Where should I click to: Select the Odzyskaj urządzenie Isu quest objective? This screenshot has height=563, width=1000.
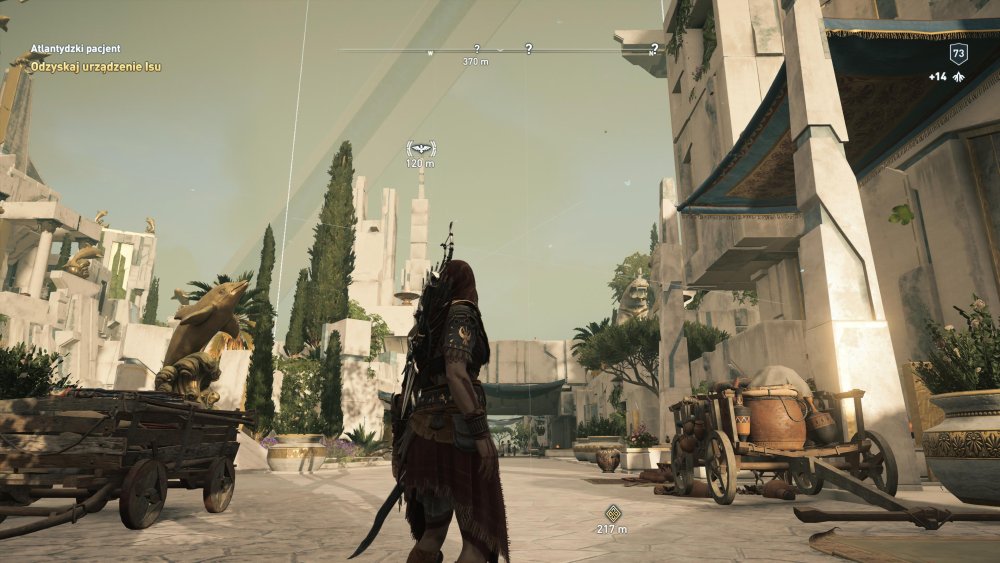(96, 67)
